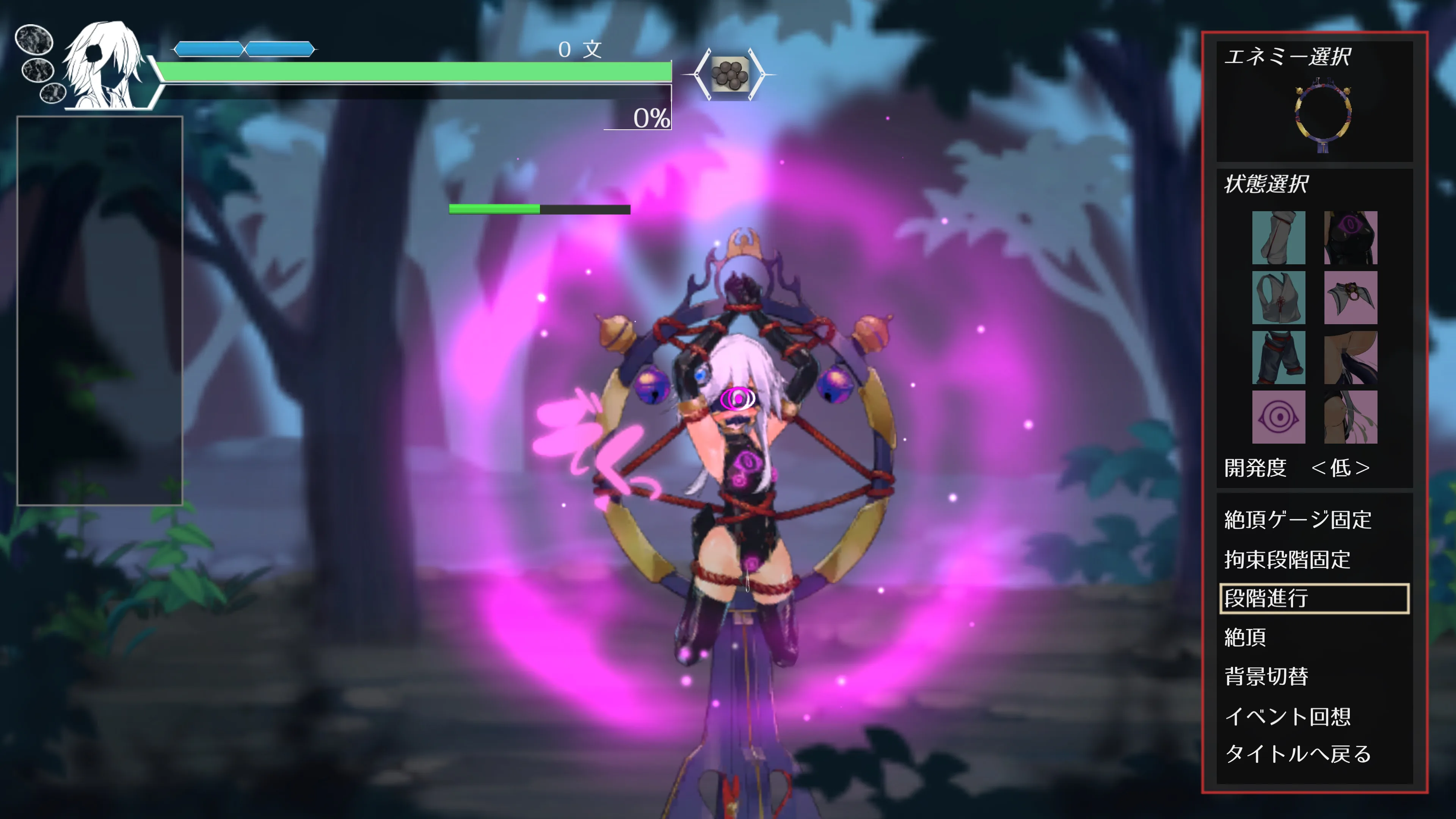Increase 開発度 with the right arrow
The image size is (1456, 819).
pos(1362,468)
